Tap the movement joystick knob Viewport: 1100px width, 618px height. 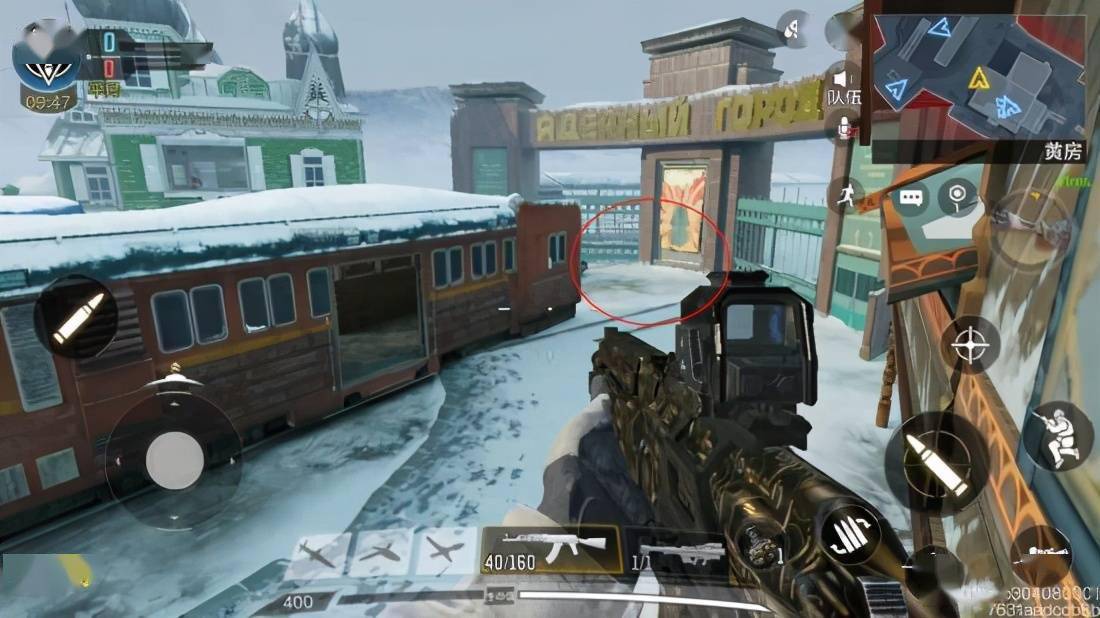(174, 460)
